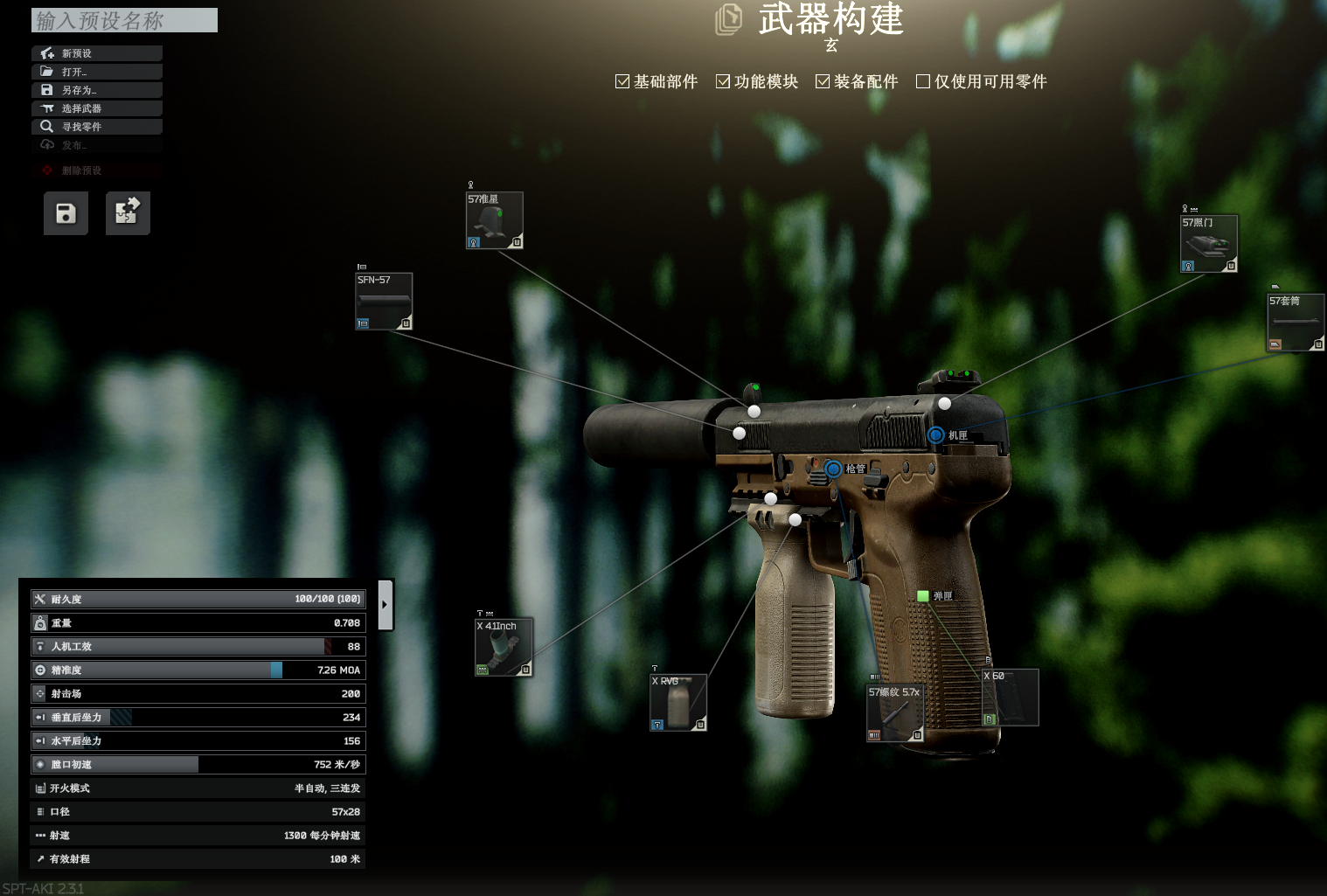This screenshot has height=896, width=1327.
Task: Click the floppy disk save button
Action: (x=66, y=213)
